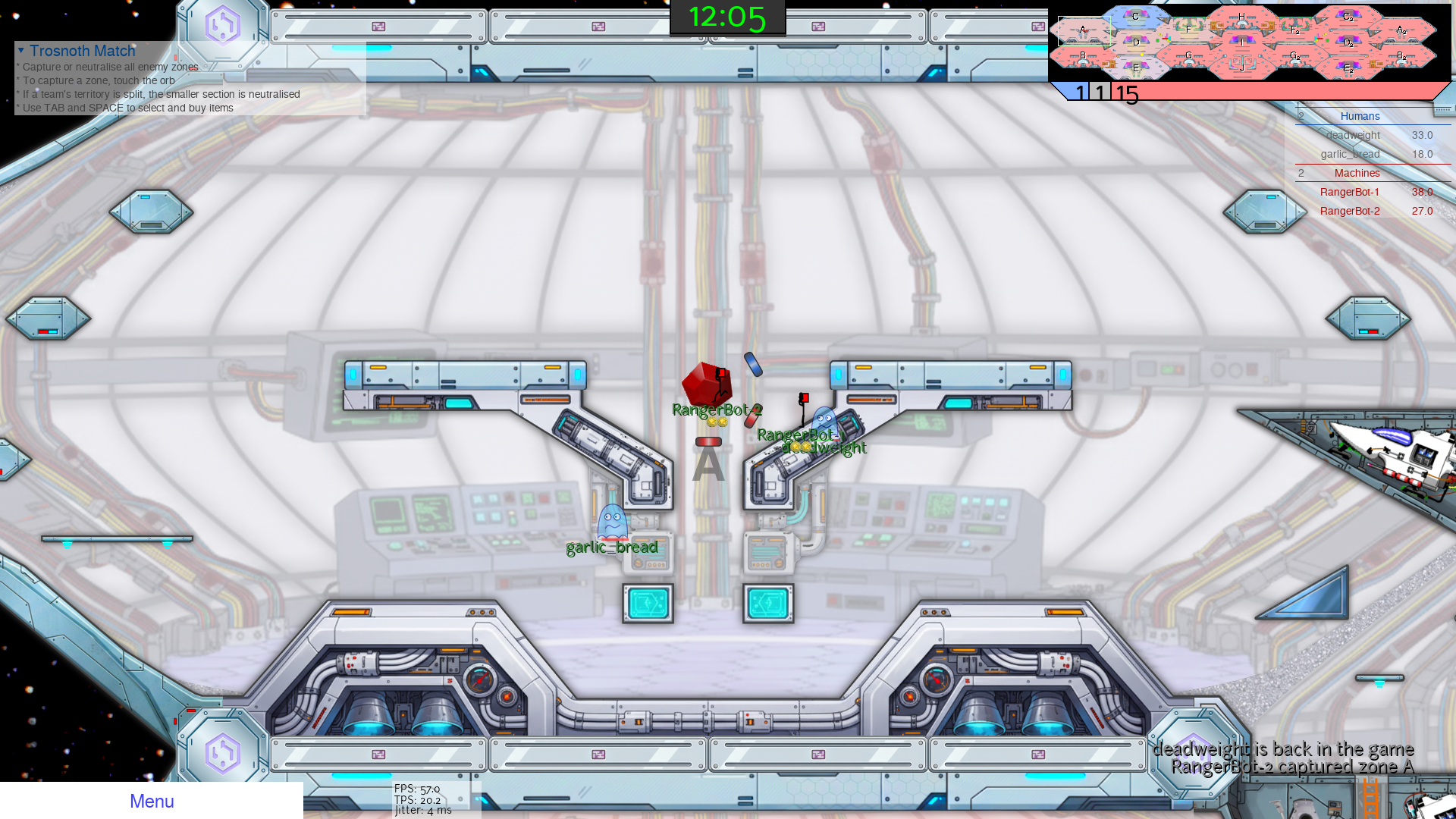The image size is (1456, 819).
Task: Choose deadweight in the scoreboard list
Action: (x=1353, y=135)
